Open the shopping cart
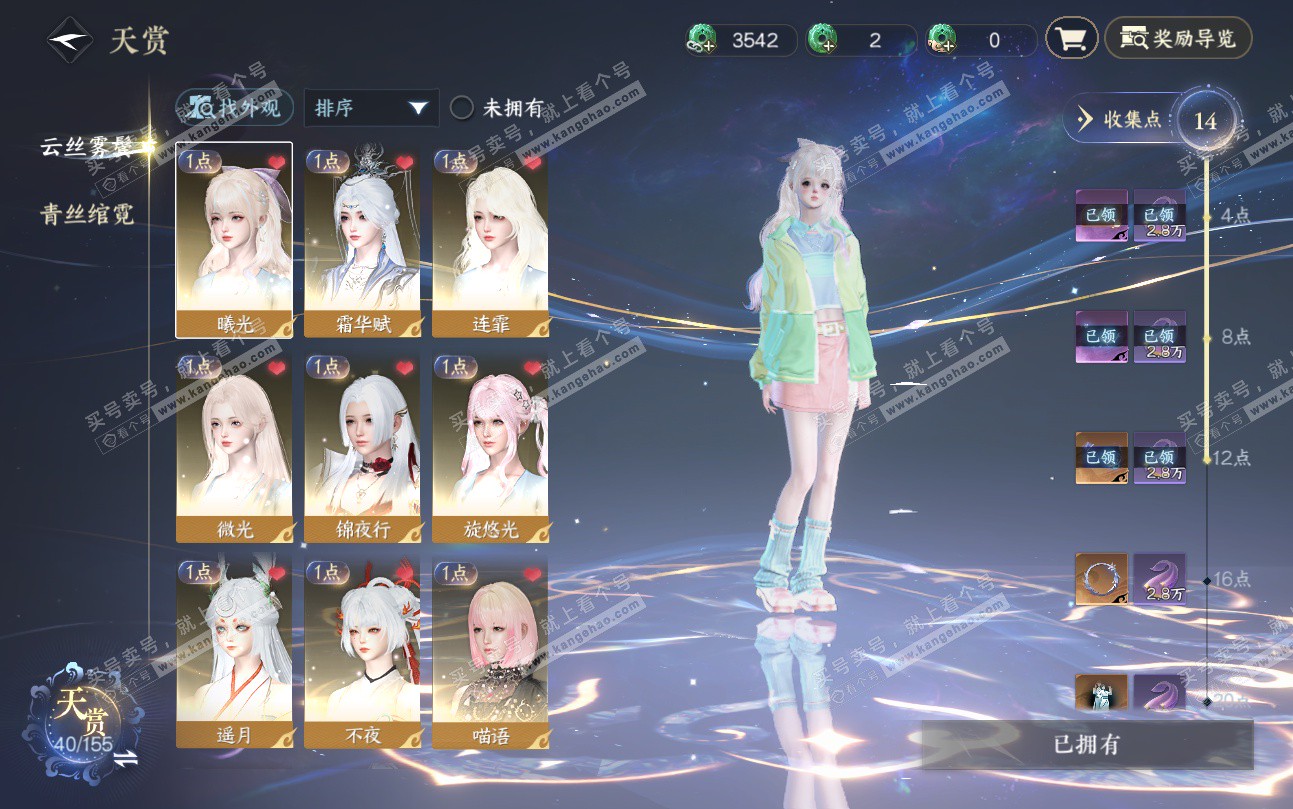This screenshot has height=809, width=1293. point(1071,39)
